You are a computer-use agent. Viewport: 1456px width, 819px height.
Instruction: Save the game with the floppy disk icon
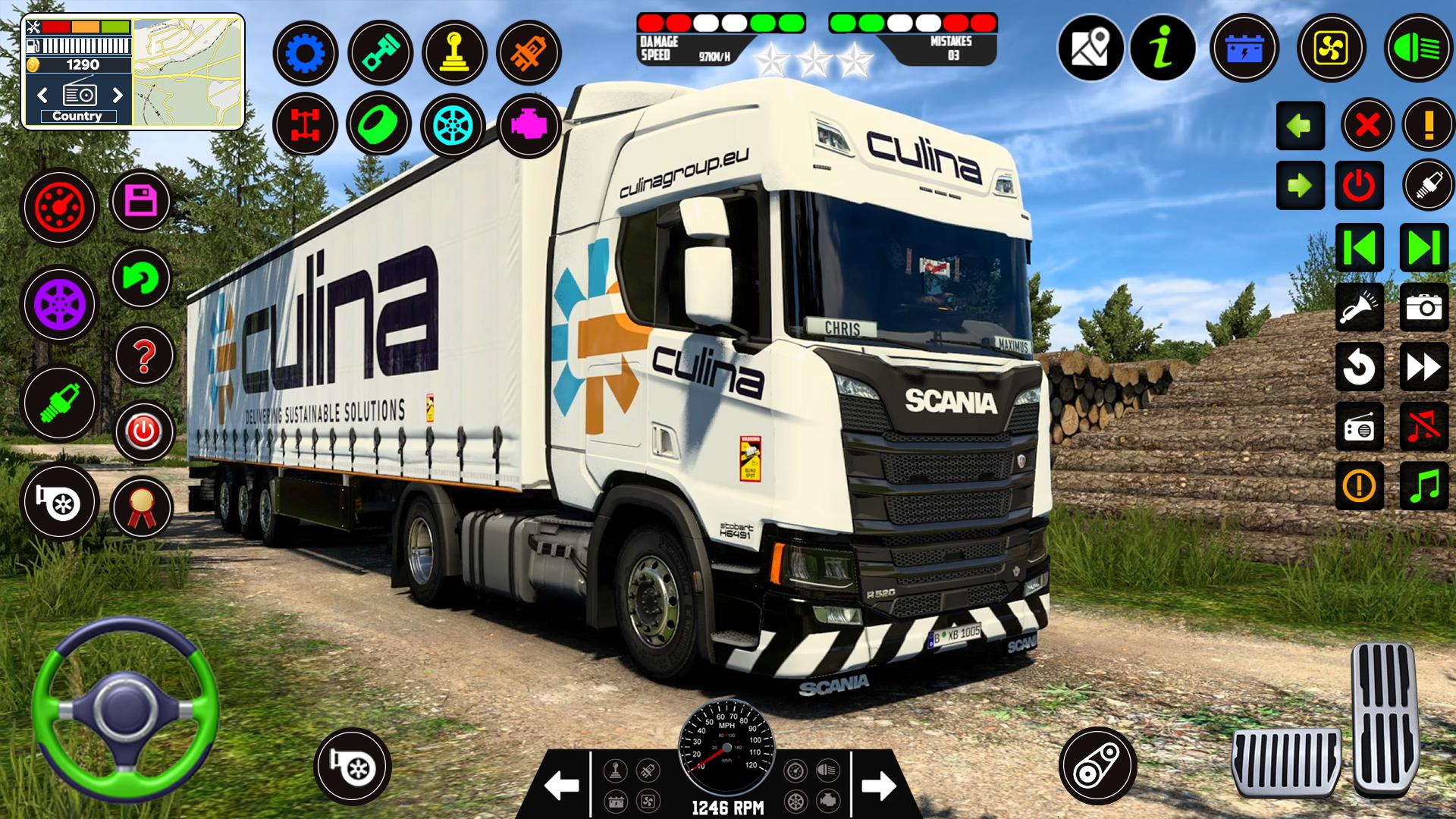coord(142,202)
